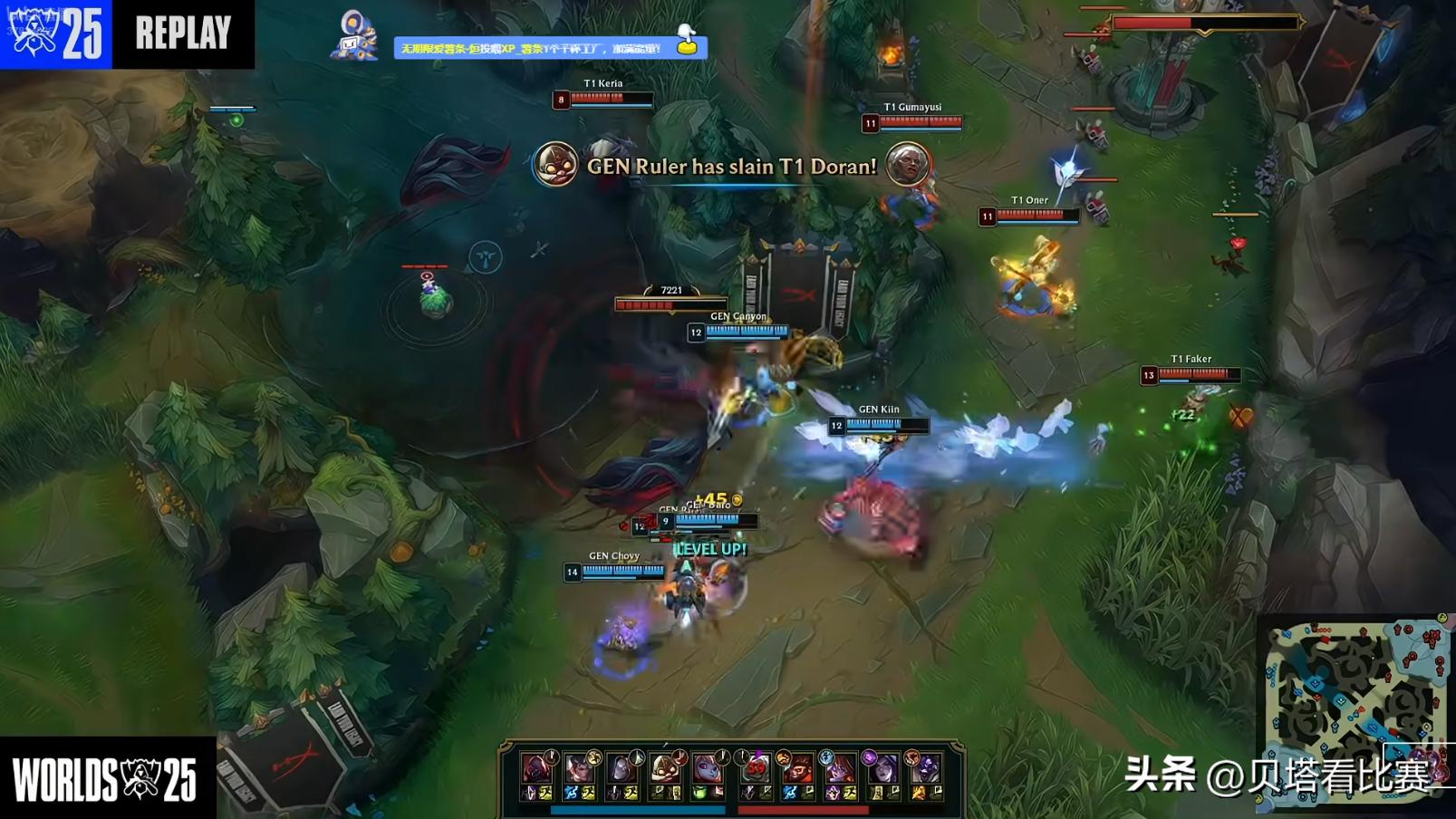Select the dead champion portrait showing 39
This screenshot has width=1456, height=819.
(x=755, y=768)
